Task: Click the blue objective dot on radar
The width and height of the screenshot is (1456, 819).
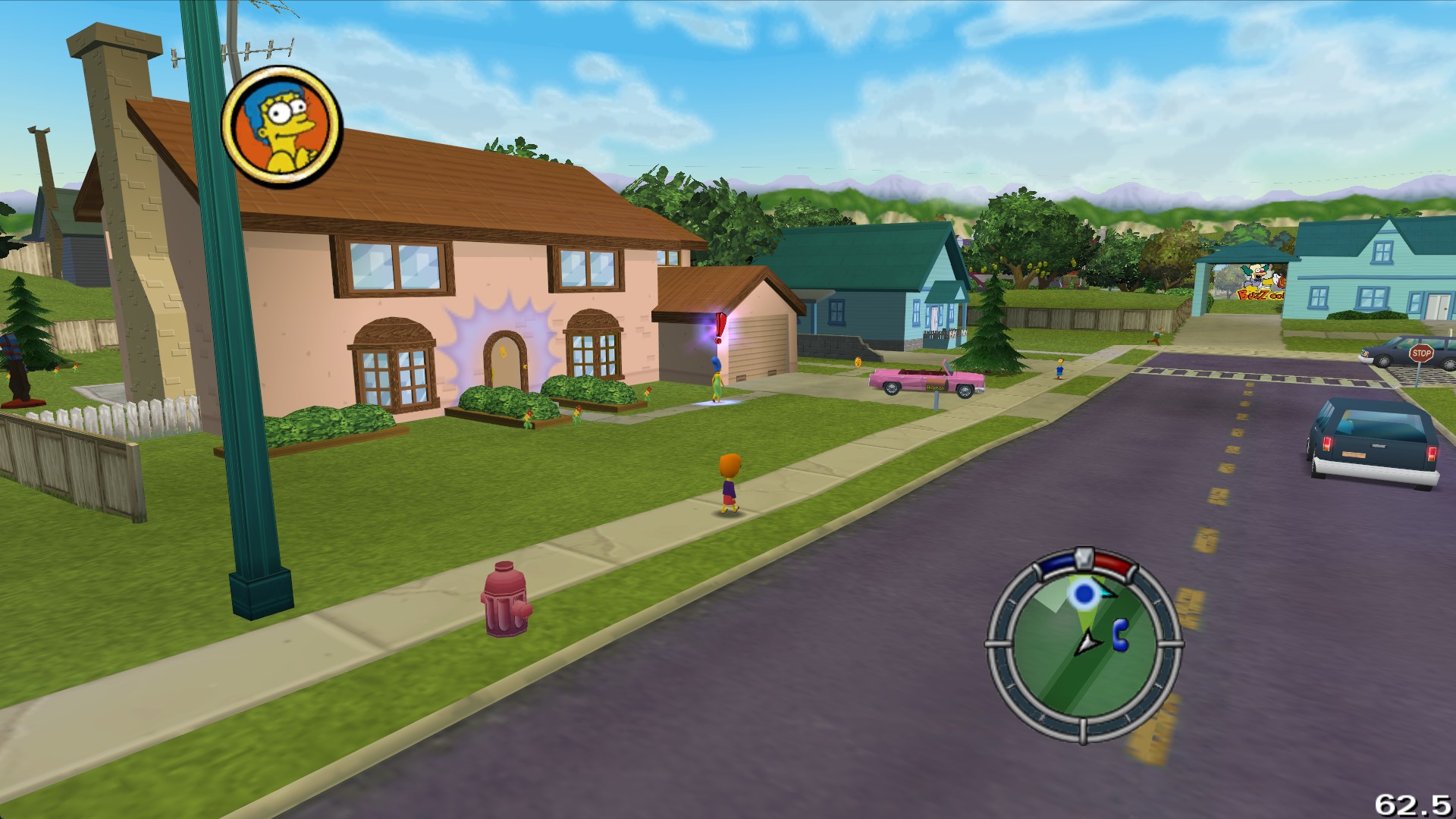Action: pos(1085,594)
